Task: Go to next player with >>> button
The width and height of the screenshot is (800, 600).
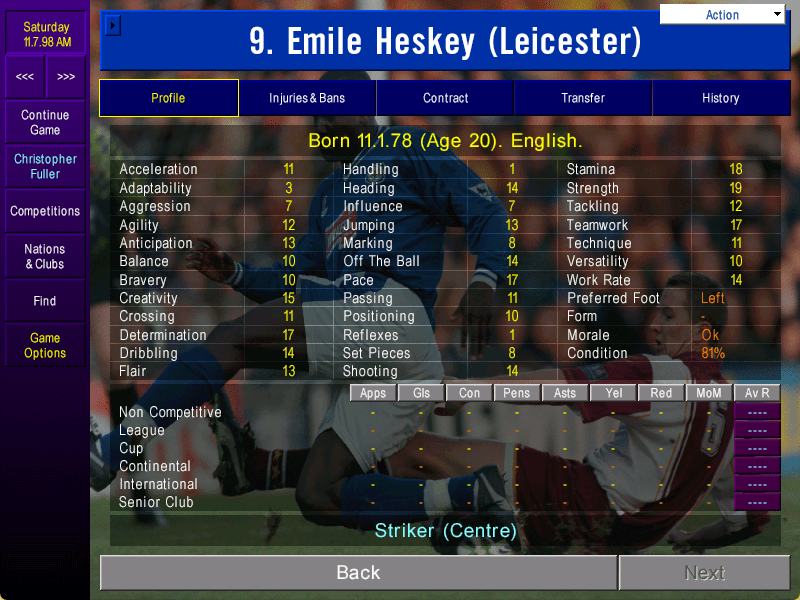Action: pos(66,76)
